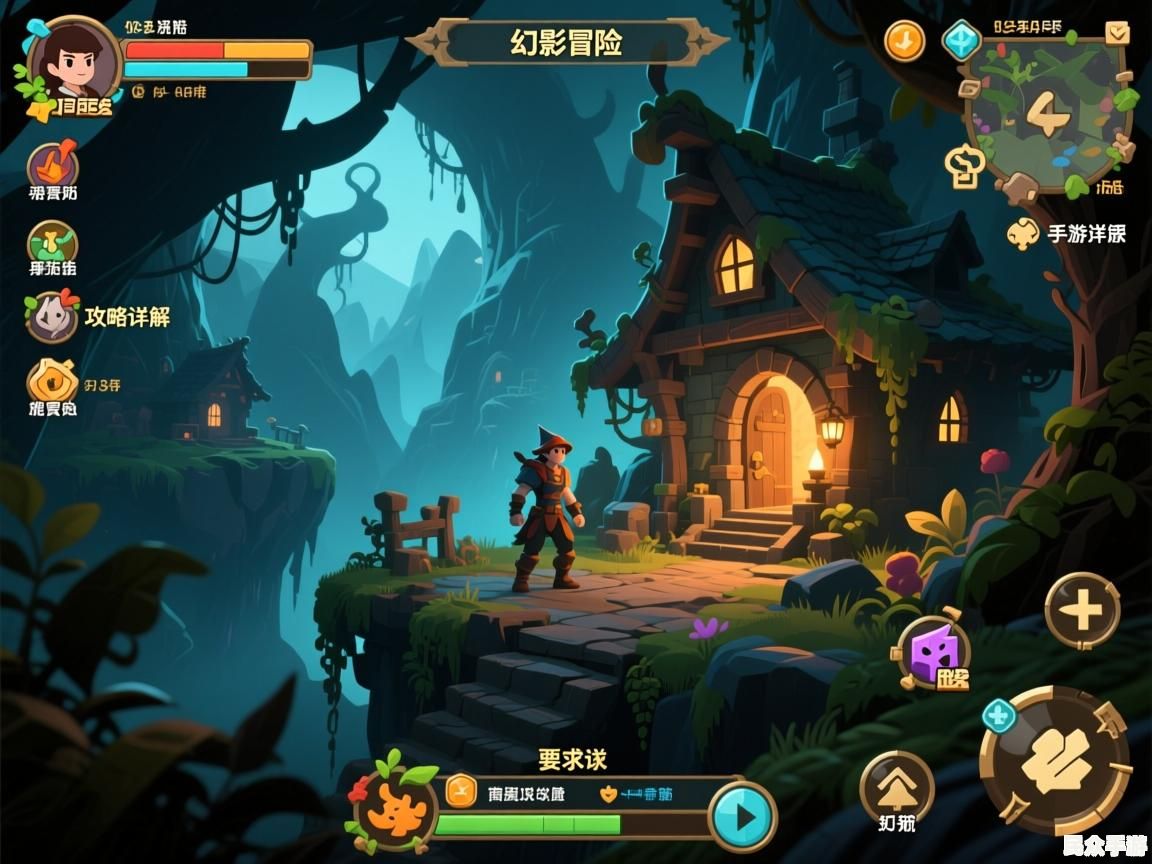1152x864 pixels.
Task: Tap the round plus button
Action: pyautogui.click(x=1082, y=611)
